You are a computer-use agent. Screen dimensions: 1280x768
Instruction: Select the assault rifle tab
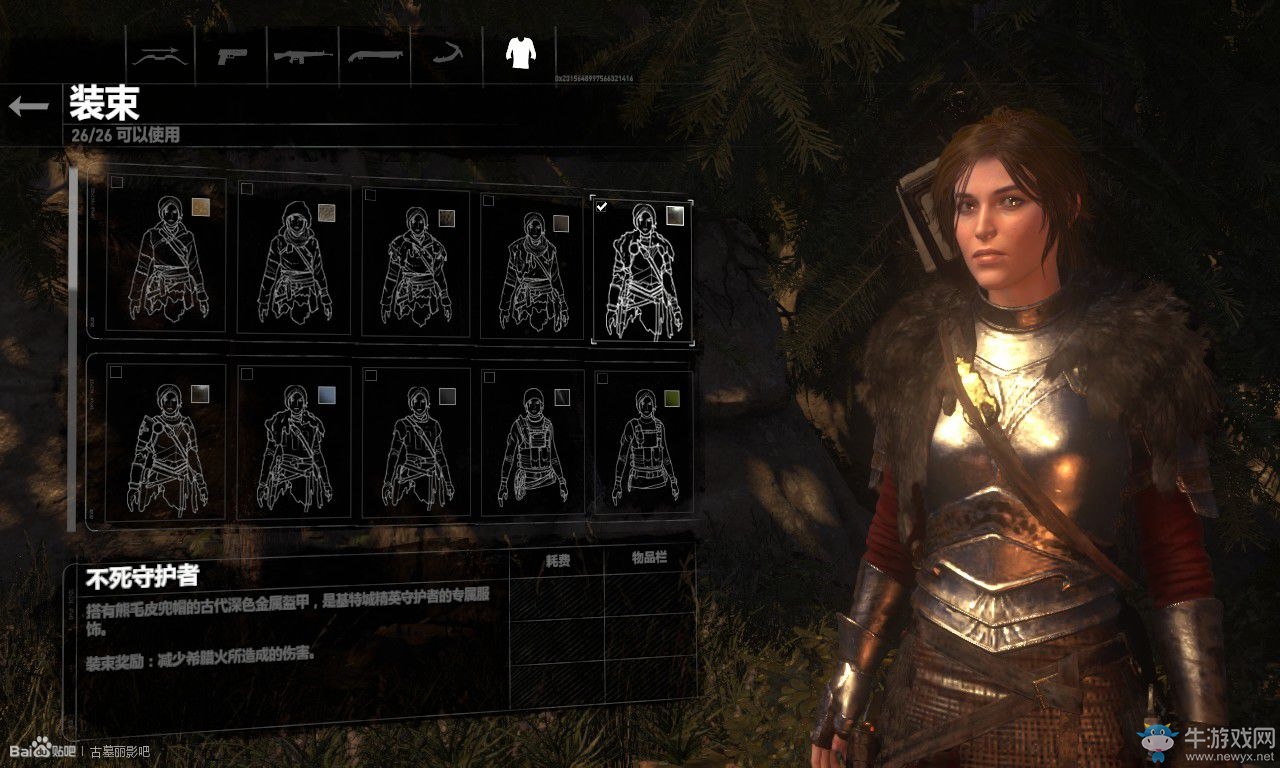pos(303,54)
